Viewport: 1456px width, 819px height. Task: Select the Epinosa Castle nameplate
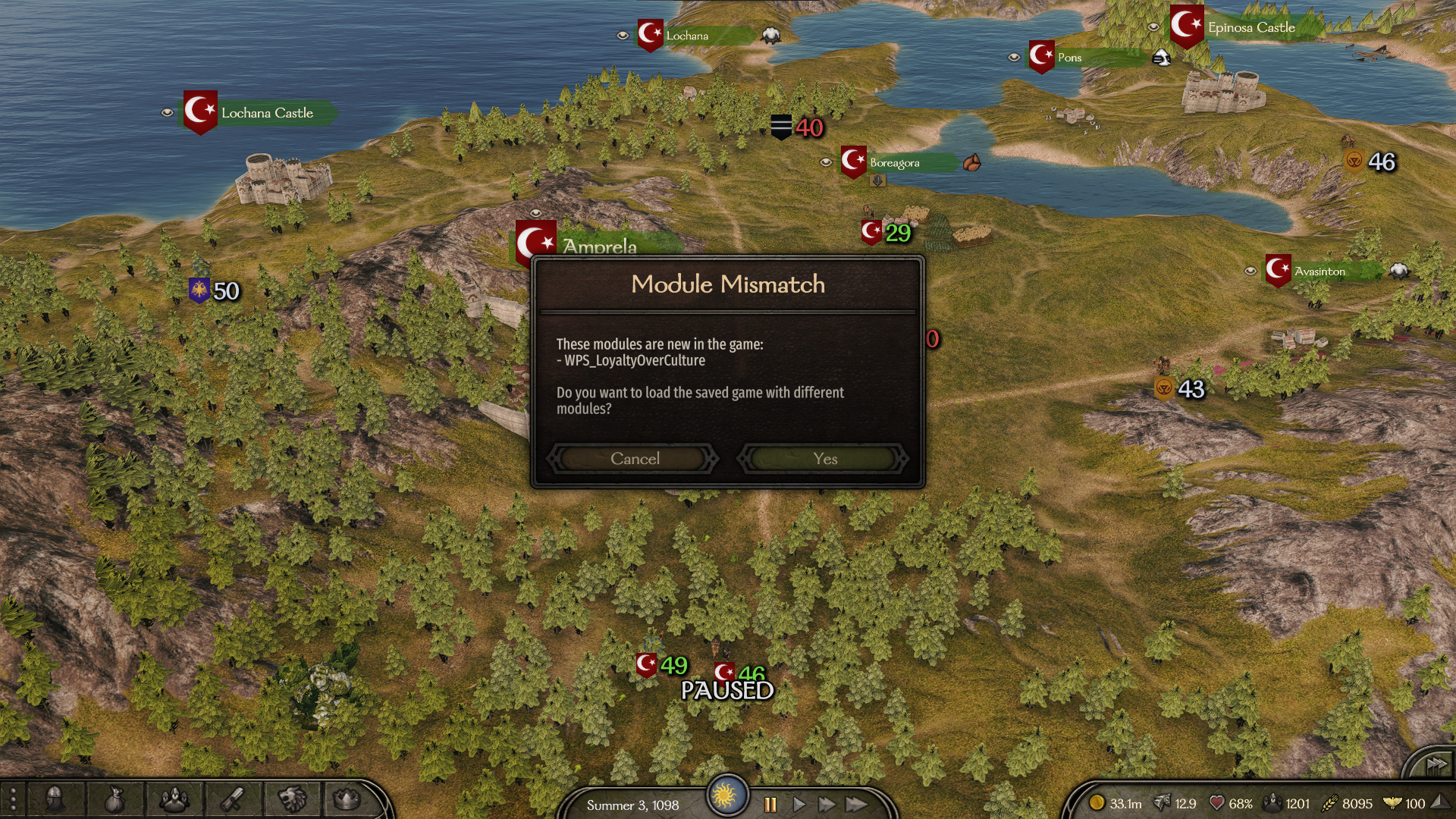click(1250, 27)
